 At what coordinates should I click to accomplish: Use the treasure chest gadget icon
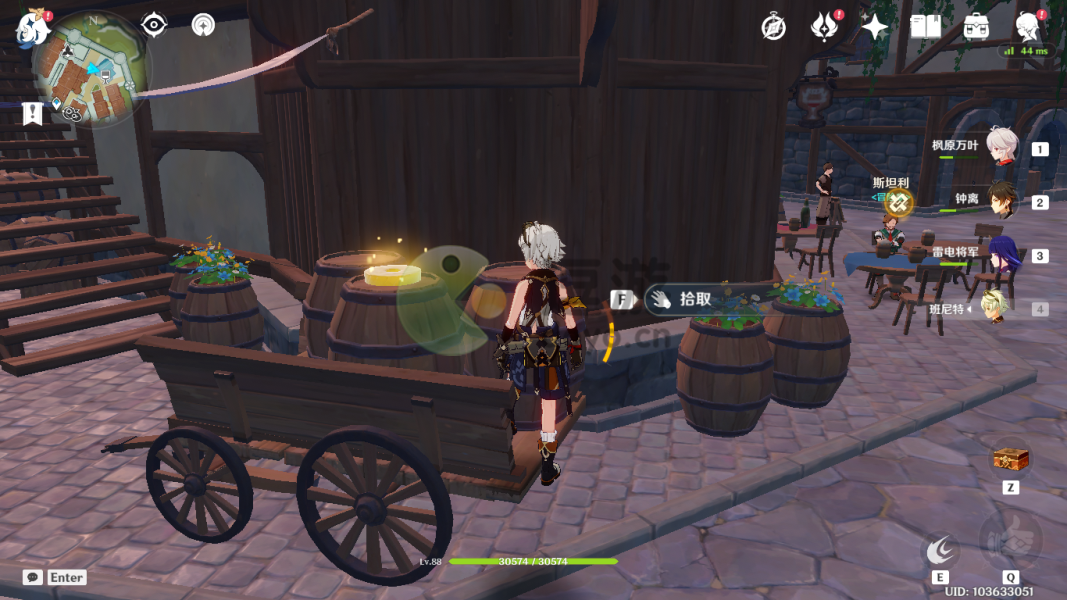[1010, 460]
